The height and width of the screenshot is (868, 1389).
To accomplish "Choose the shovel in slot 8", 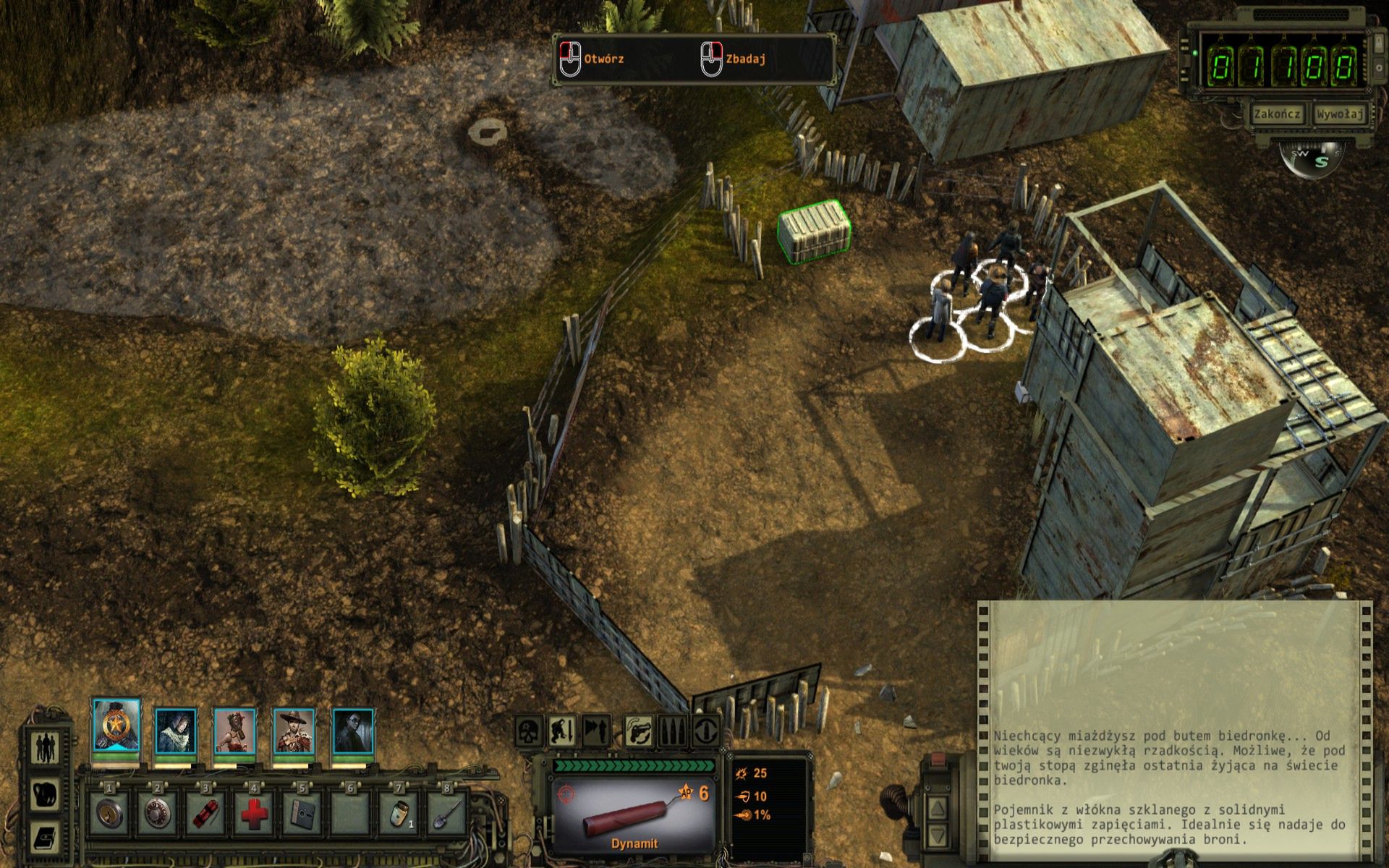I will point(448,813).
